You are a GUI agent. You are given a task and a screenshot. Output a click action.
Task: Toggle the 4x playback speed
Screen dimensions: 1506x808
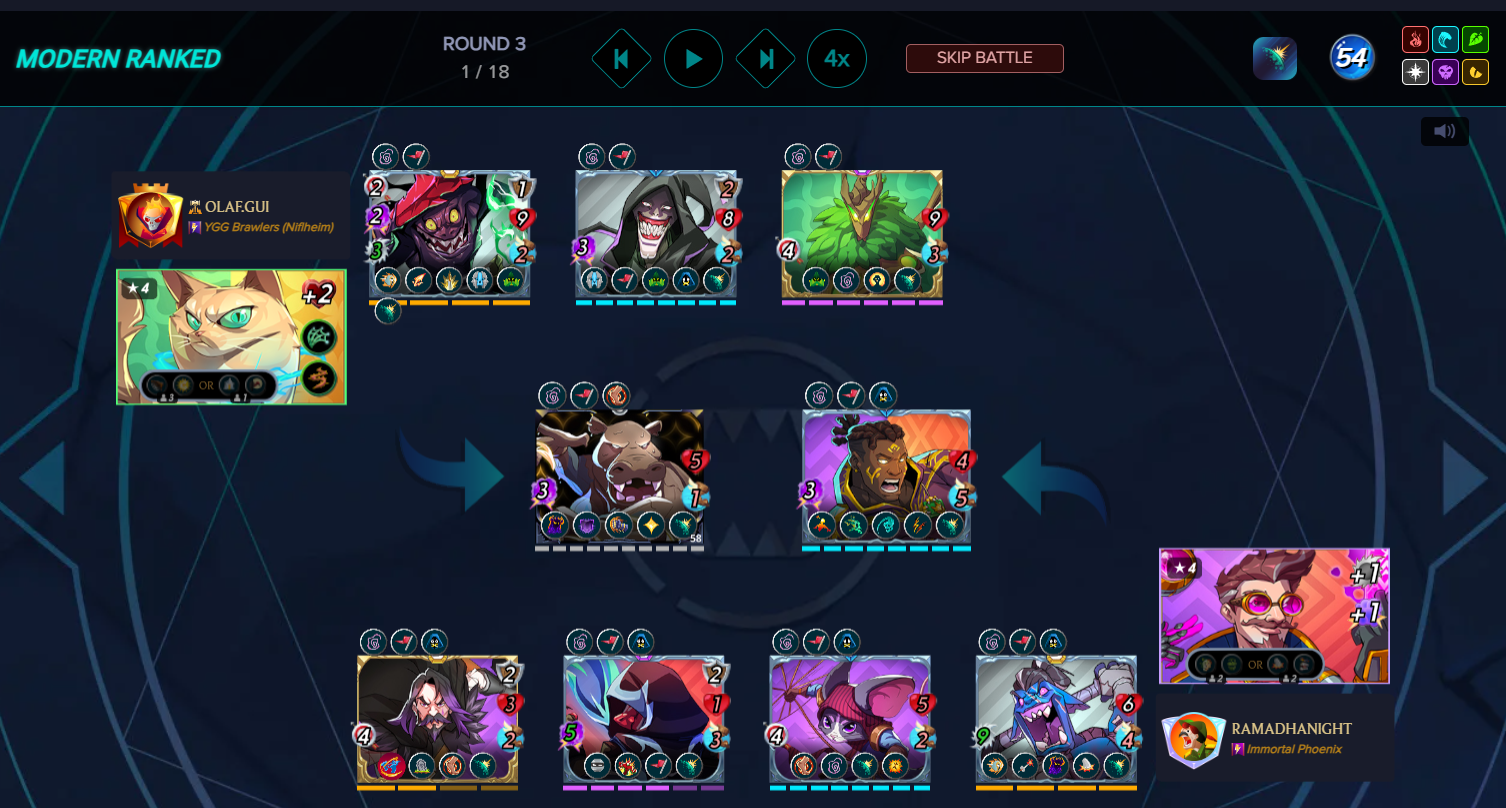pos(837,59)
